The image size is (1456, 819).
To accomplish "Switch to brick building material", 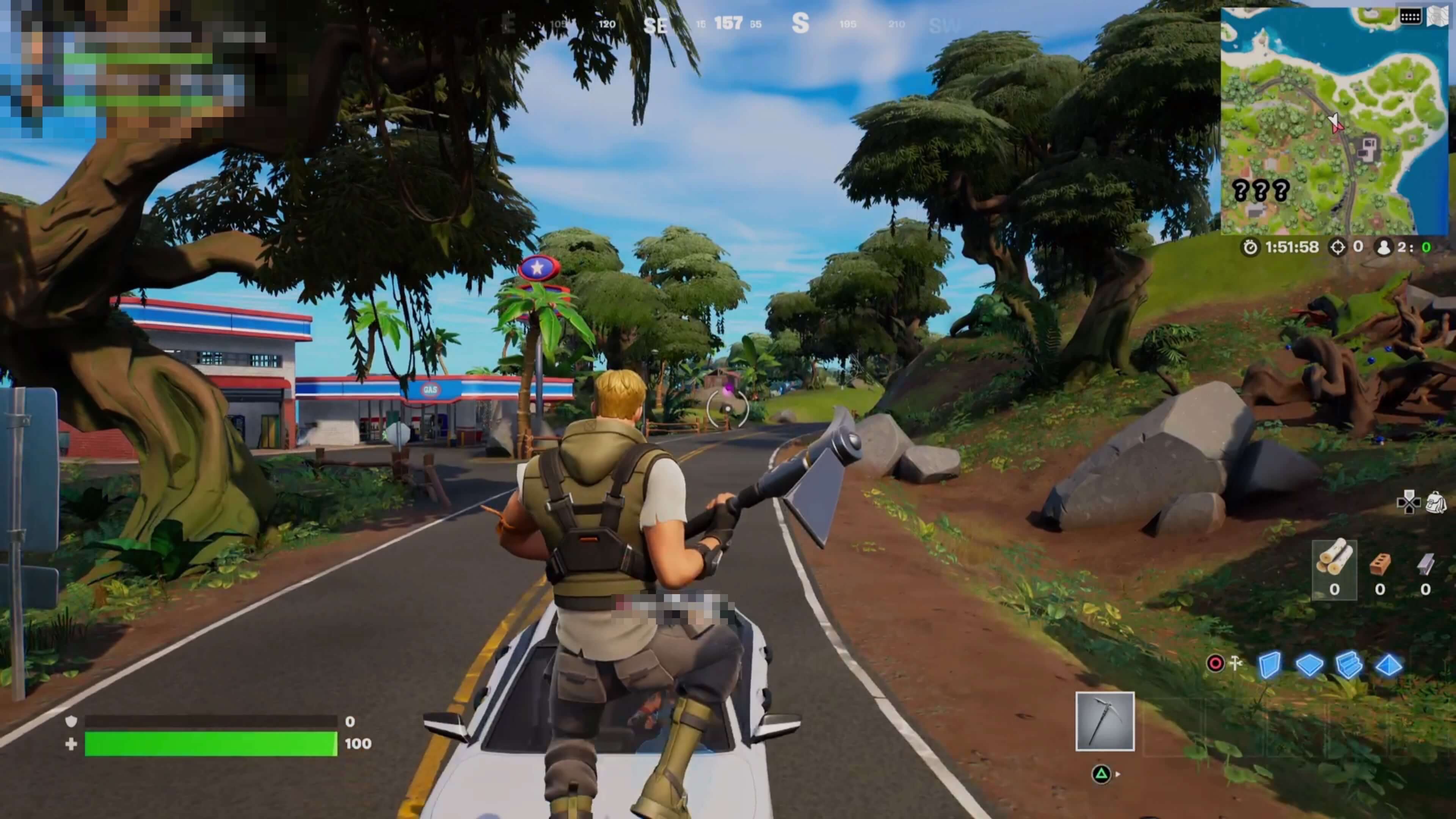I will 1380,569.
